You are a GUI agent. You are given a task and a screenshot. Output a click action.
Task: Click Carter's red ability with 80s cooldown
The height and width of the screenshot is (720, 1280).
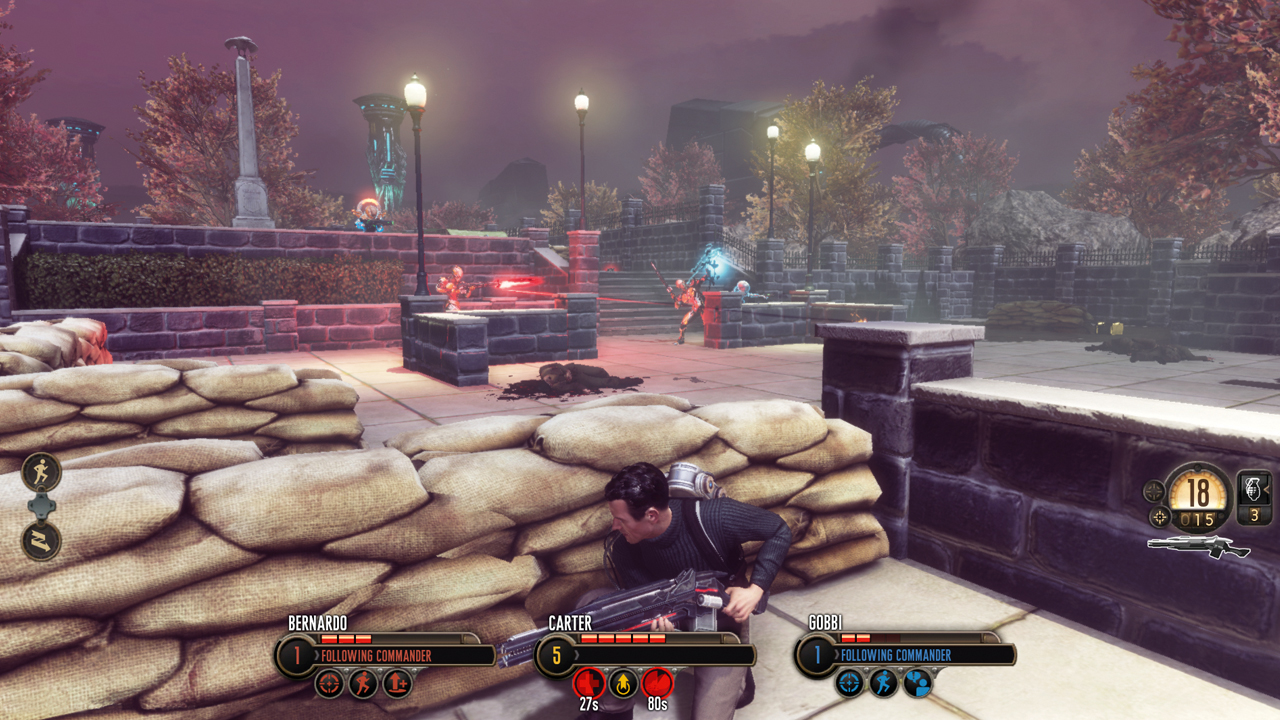[657, 683]
